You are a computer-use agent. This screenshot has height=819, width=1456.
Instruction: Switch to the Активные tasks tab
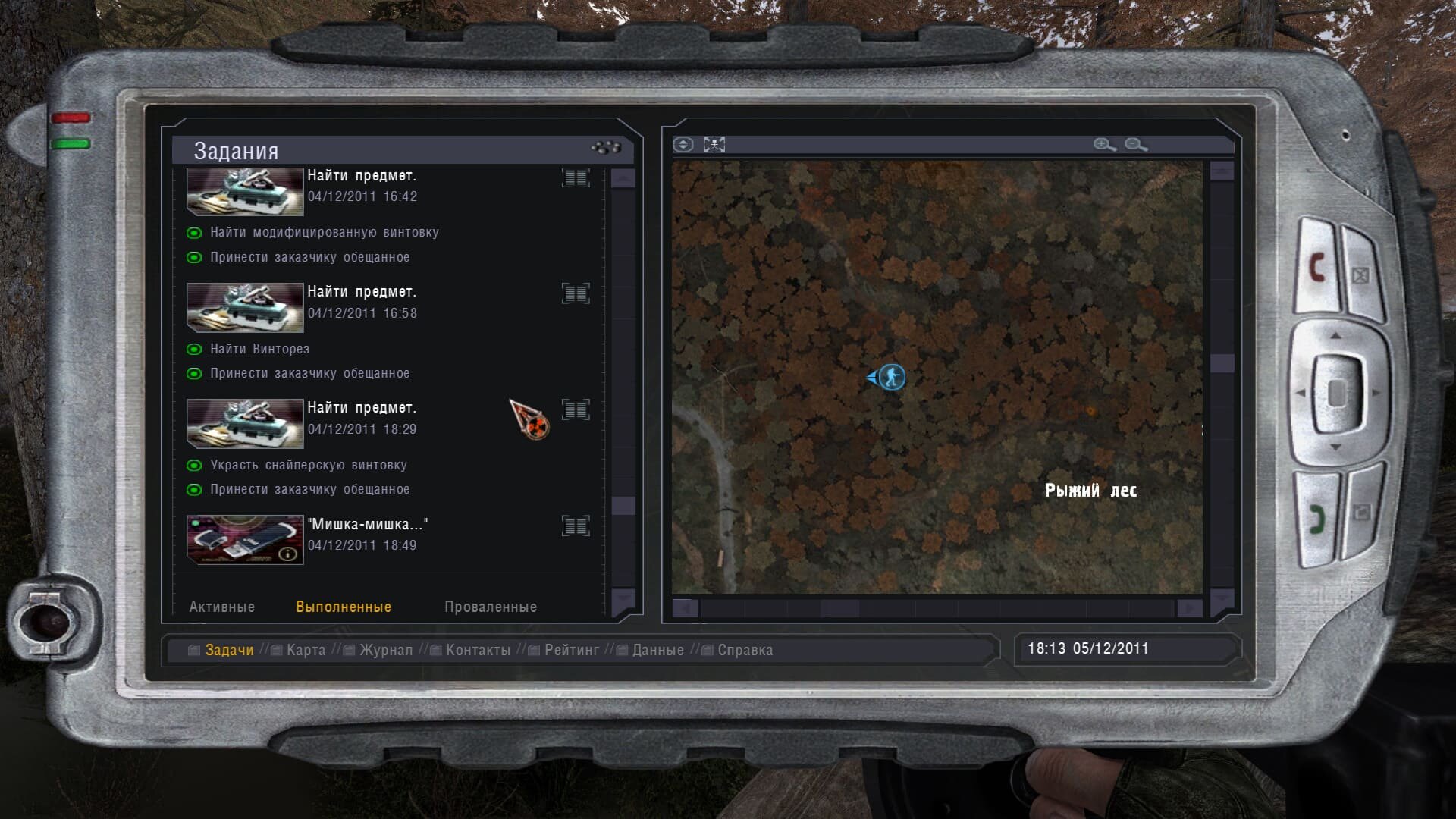coord(221,607)
